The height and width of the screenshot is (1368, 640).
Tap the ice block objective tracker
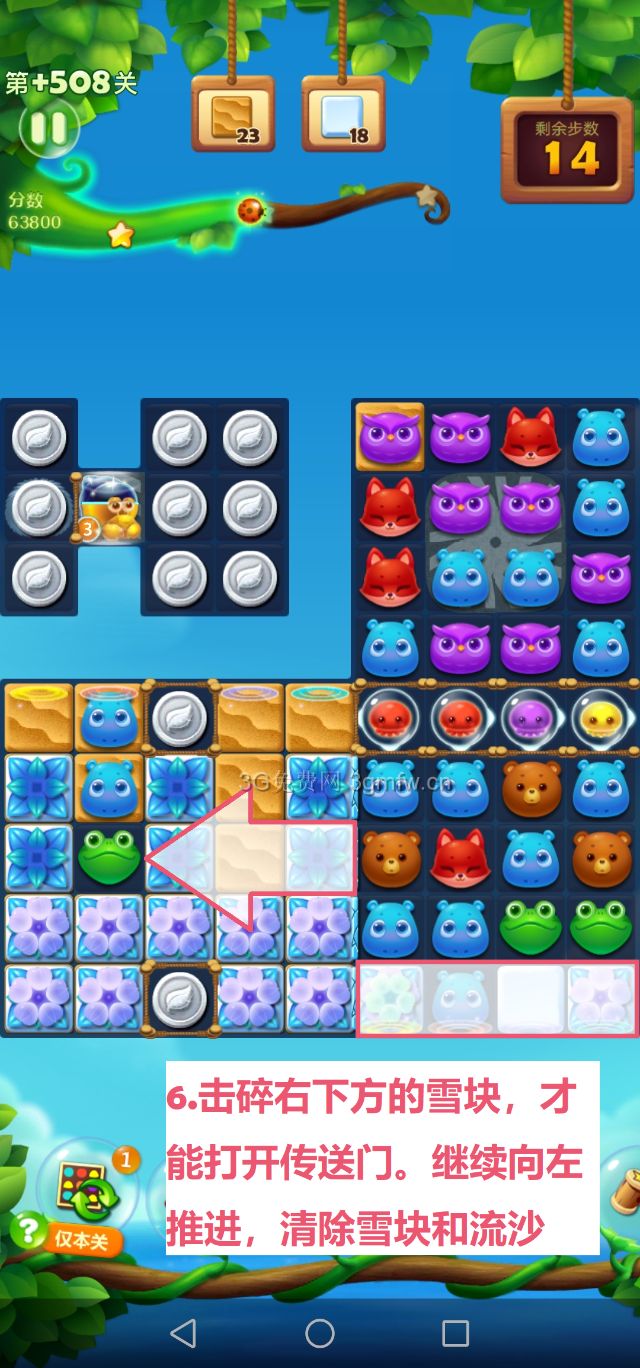pos(343,113)
